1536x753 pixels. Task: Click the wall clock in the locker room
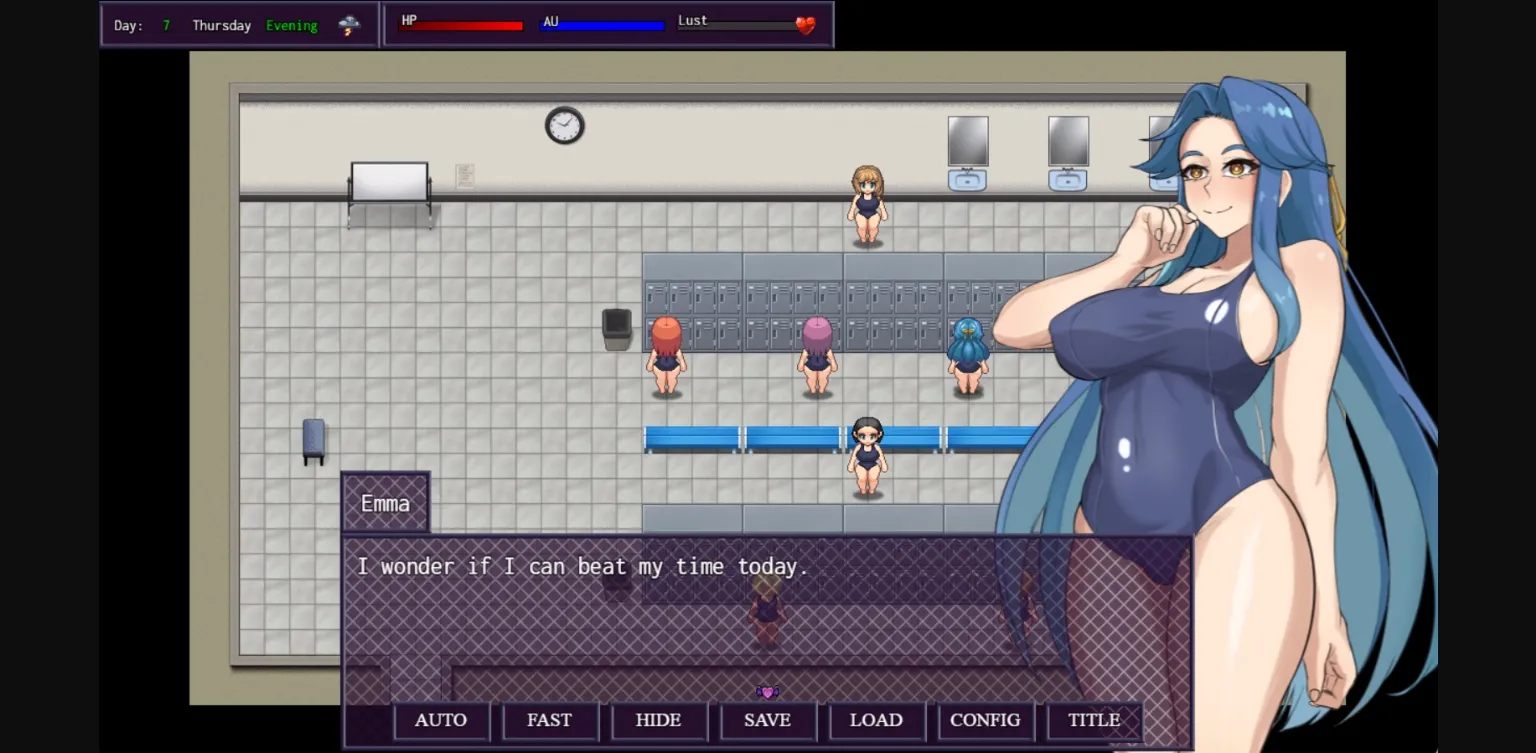click(564, 125)
